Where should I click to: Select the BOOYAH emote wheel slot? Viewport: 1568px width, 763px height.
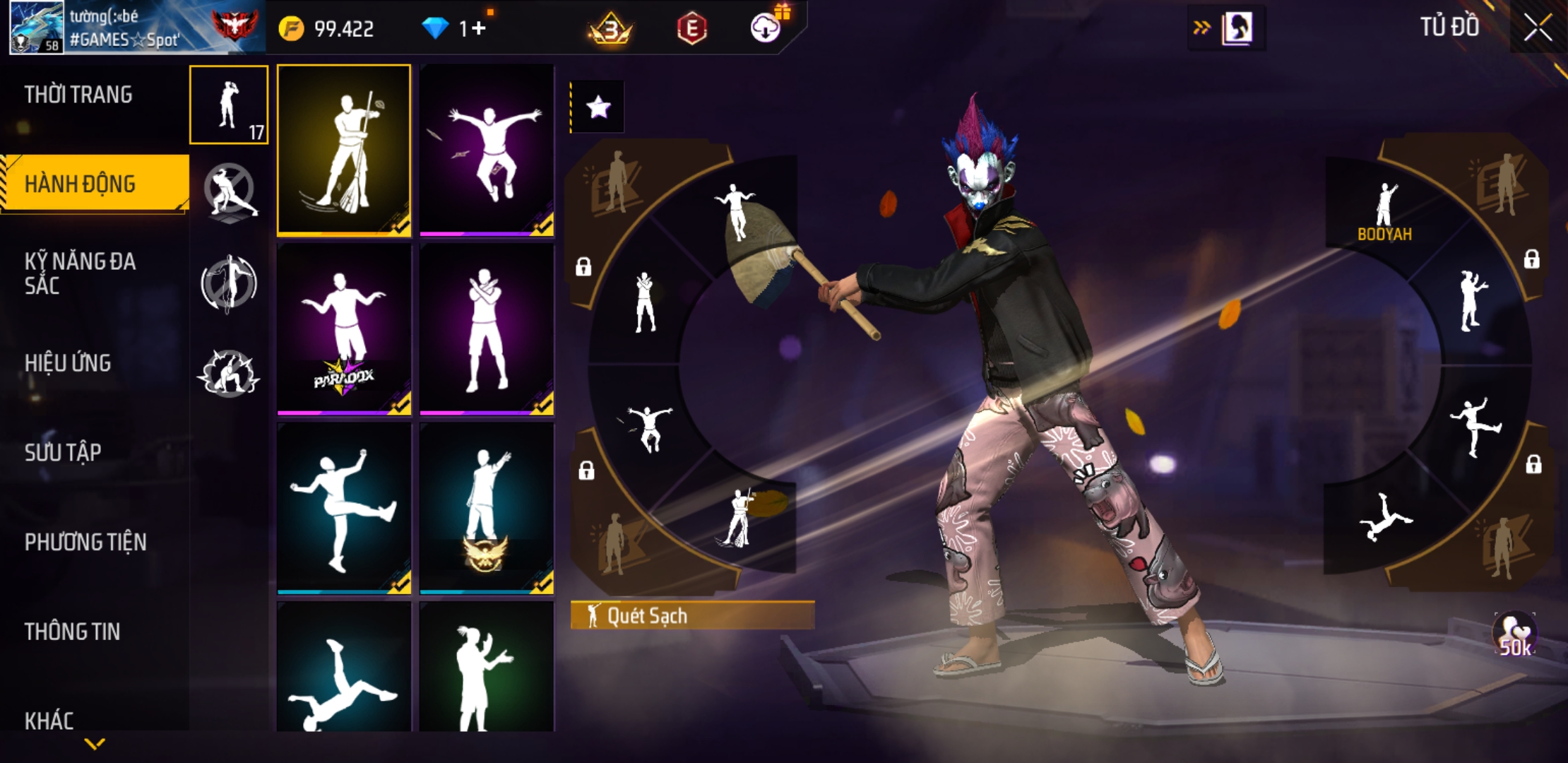[1384, 212]
